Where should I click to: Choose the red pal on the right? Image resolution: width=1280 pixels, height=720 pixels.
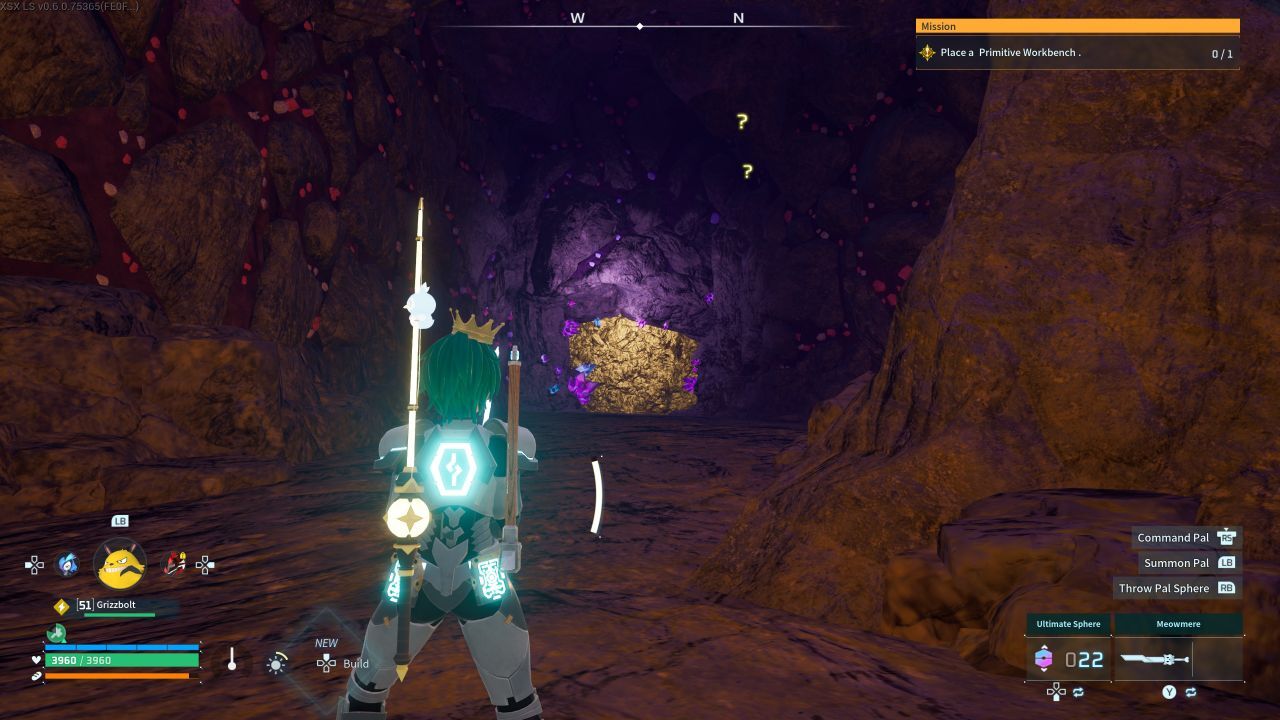174,565
